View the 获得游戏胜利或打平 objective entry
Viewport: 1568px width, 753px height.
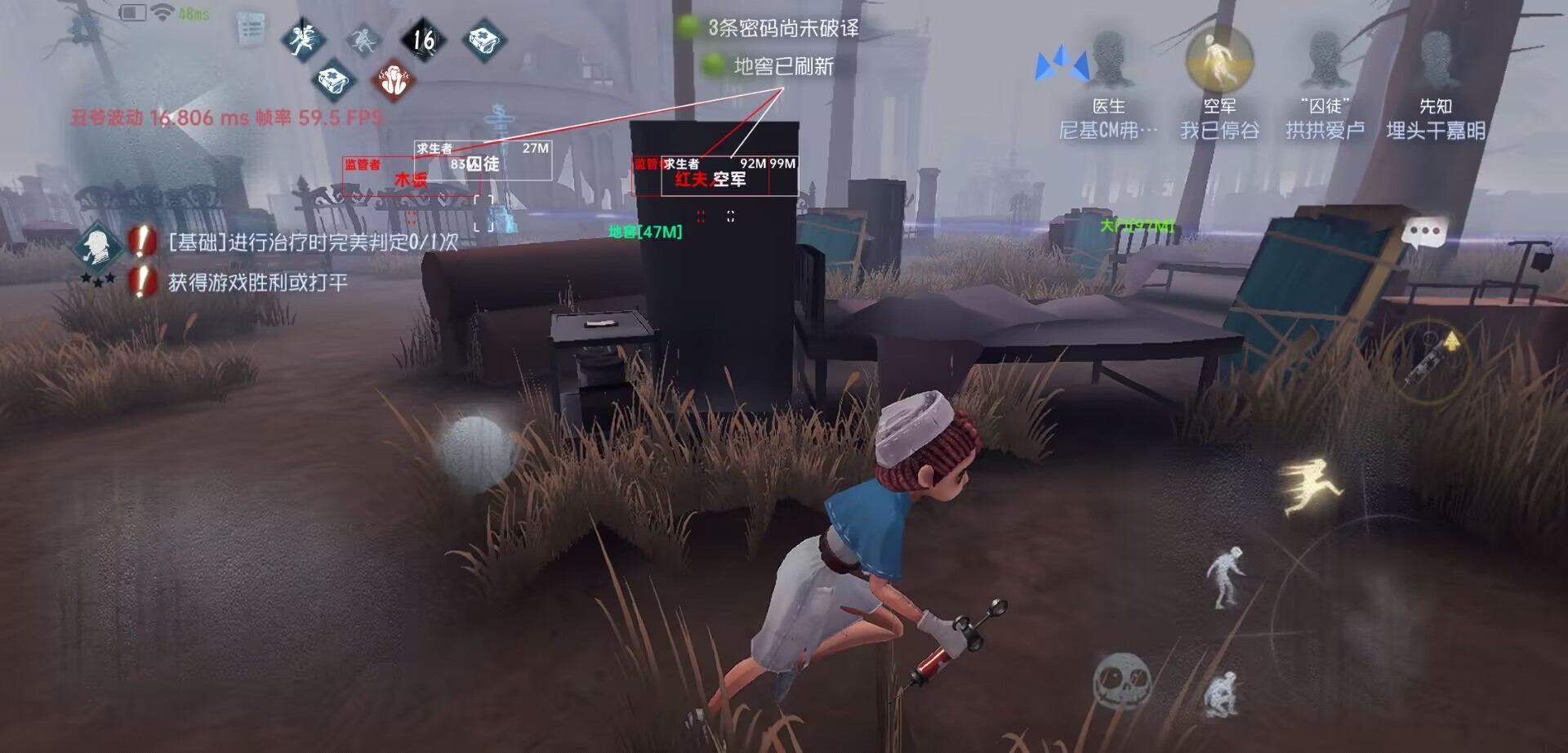pos(257,283)
